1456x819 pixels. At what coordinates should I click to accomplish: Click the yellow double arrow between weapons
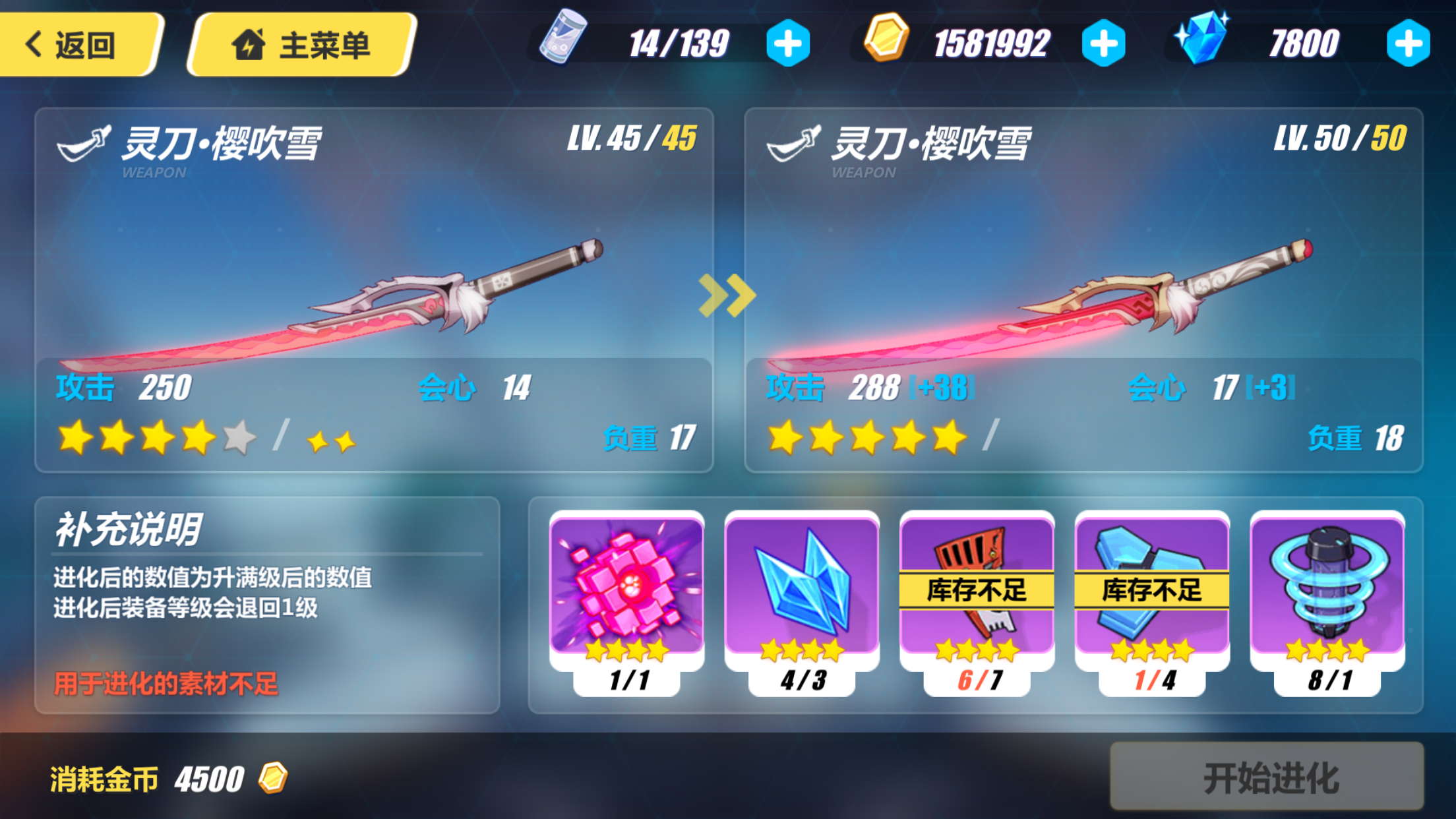[x=728, y=296]
